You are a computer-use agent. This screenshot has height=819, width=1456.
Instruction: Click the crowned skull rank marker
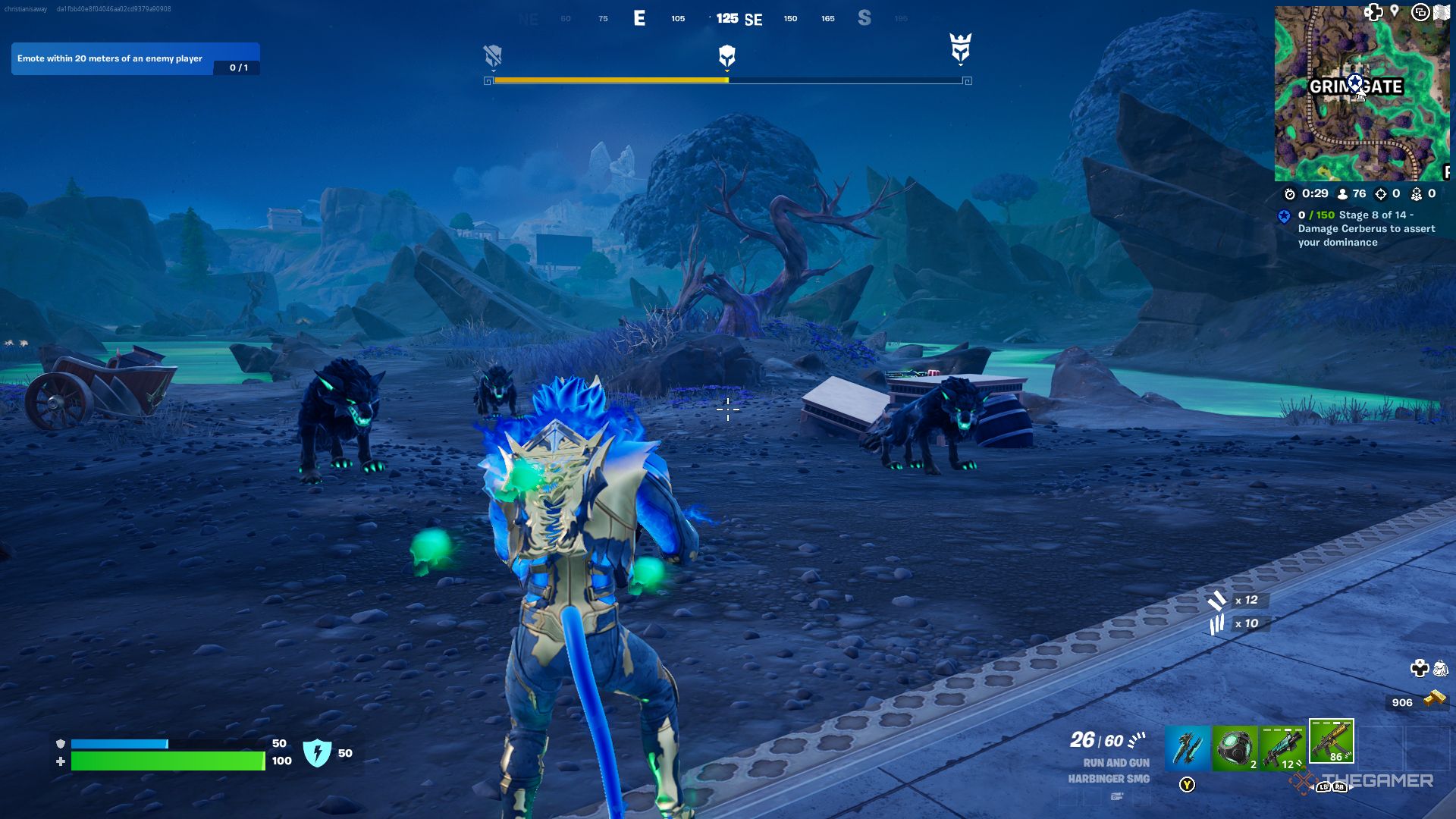click(961, 49)
